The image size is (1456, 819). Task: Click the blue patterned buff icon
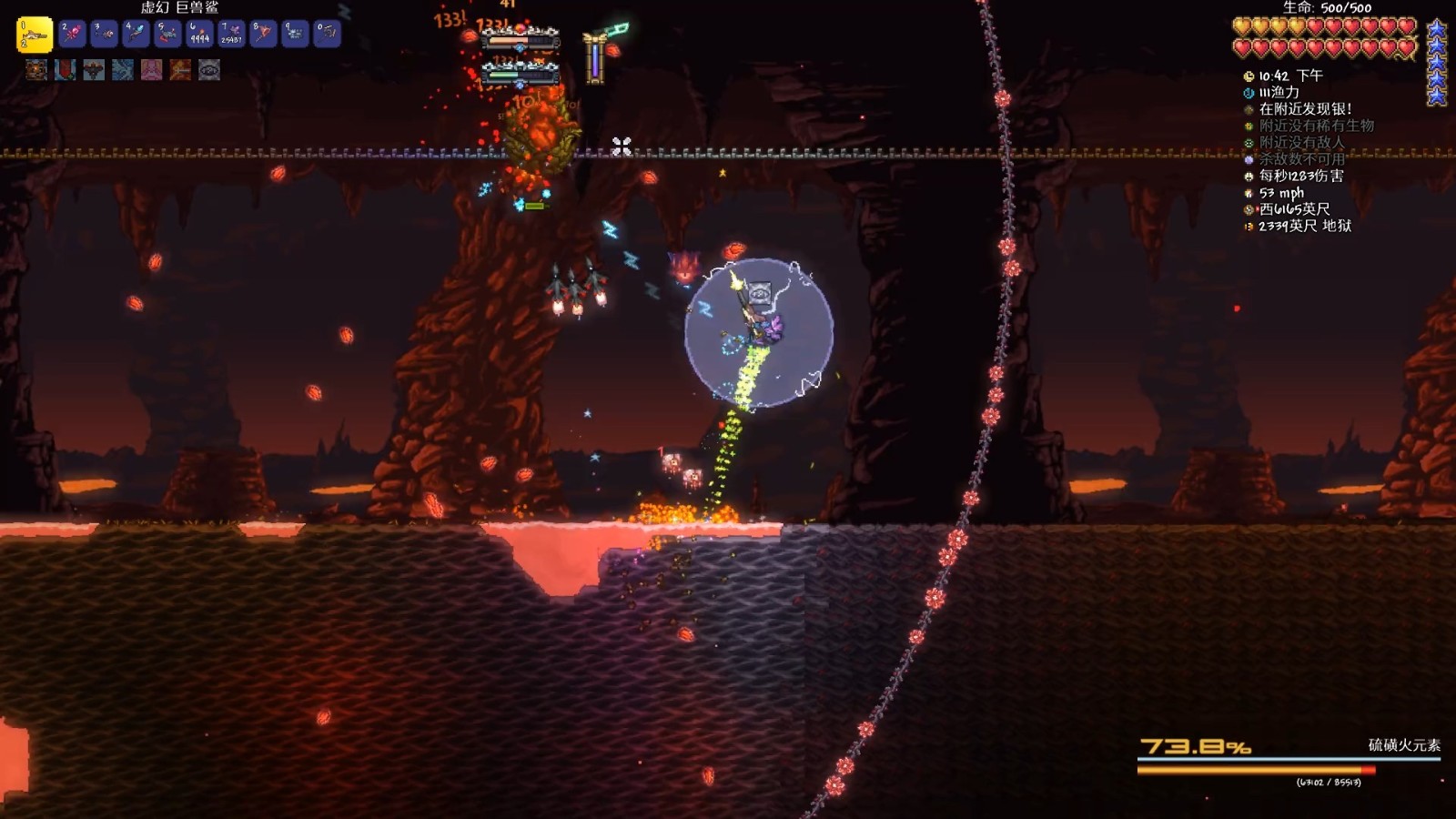click(123, 69)
